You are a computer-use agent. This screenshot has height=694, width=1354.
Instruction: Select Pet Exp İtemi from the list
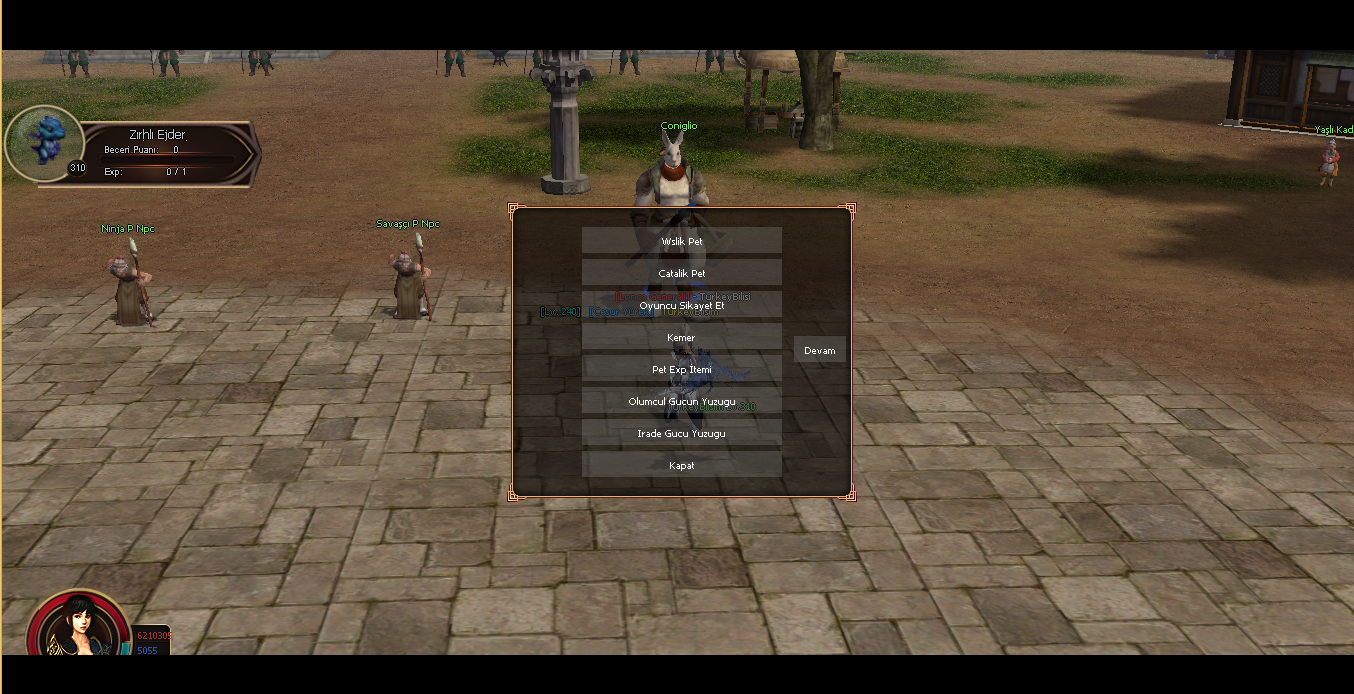tap(681, 369)
